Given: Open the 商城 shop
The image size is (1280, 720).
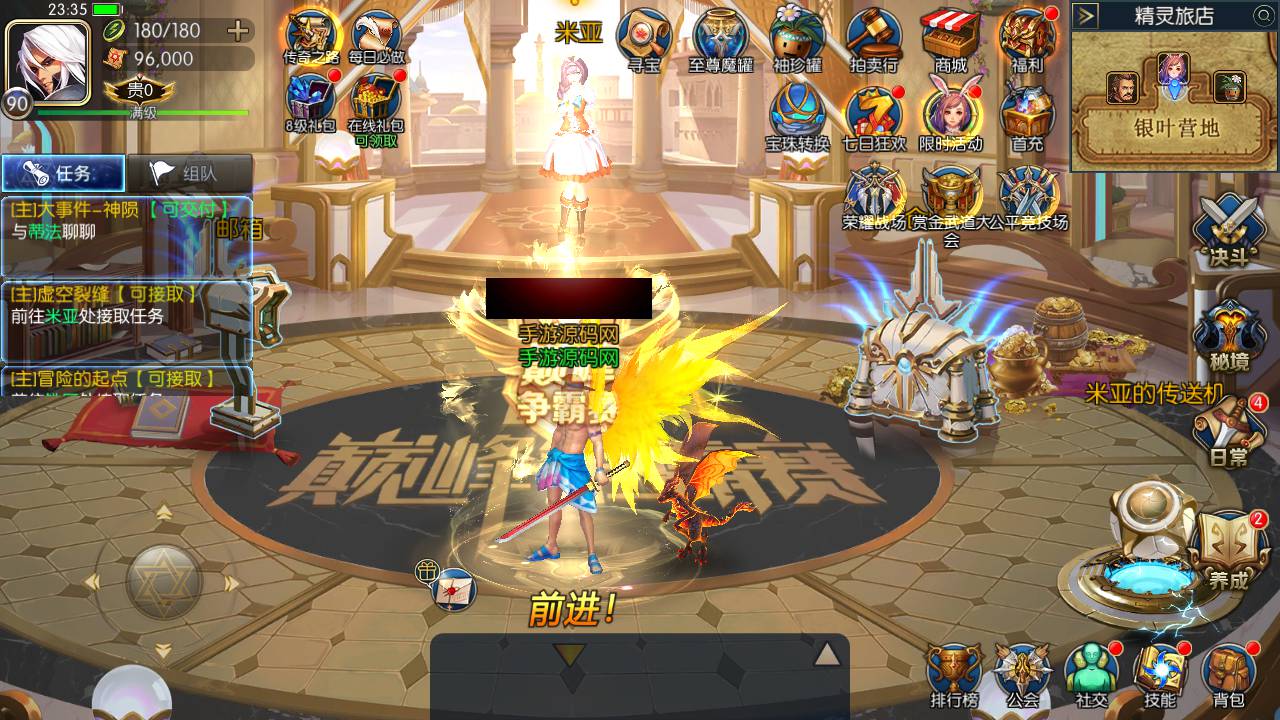Looking at the screenshot, I should pyautogui.click(x=950, y=38).
